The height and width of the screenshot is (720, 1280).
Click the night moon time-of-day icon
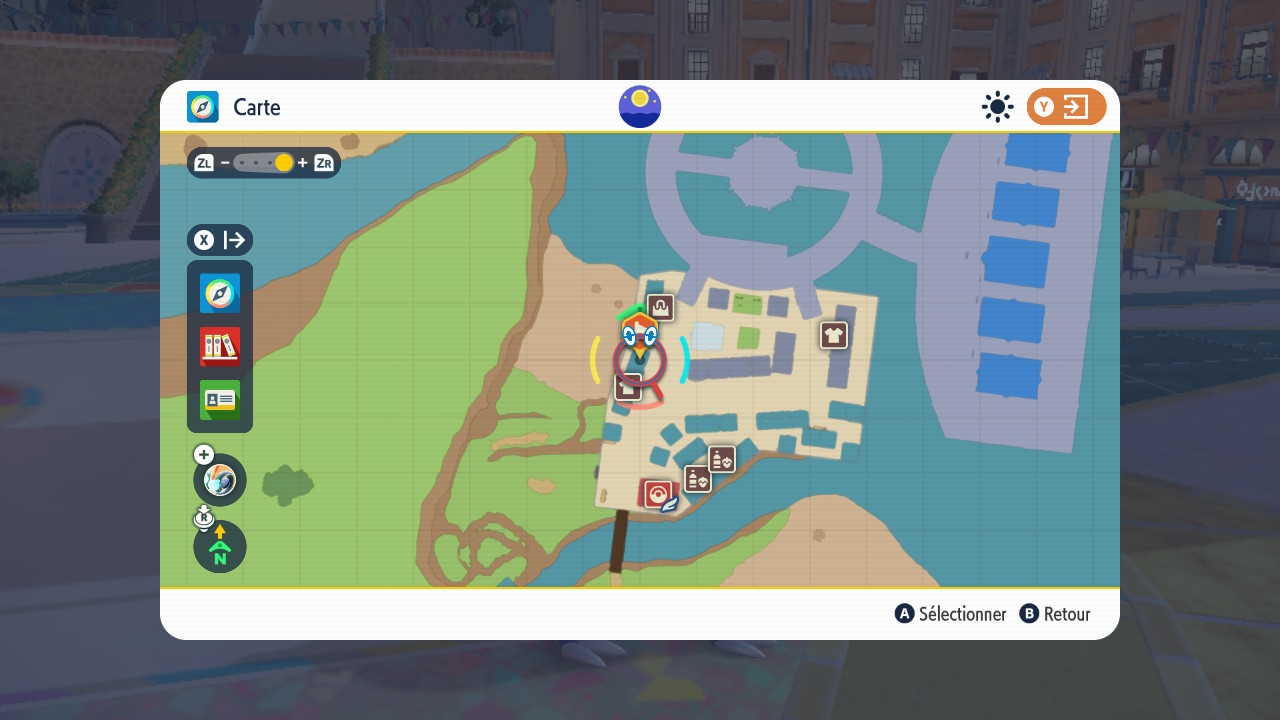pyautogui.click(x=640, y=107)
